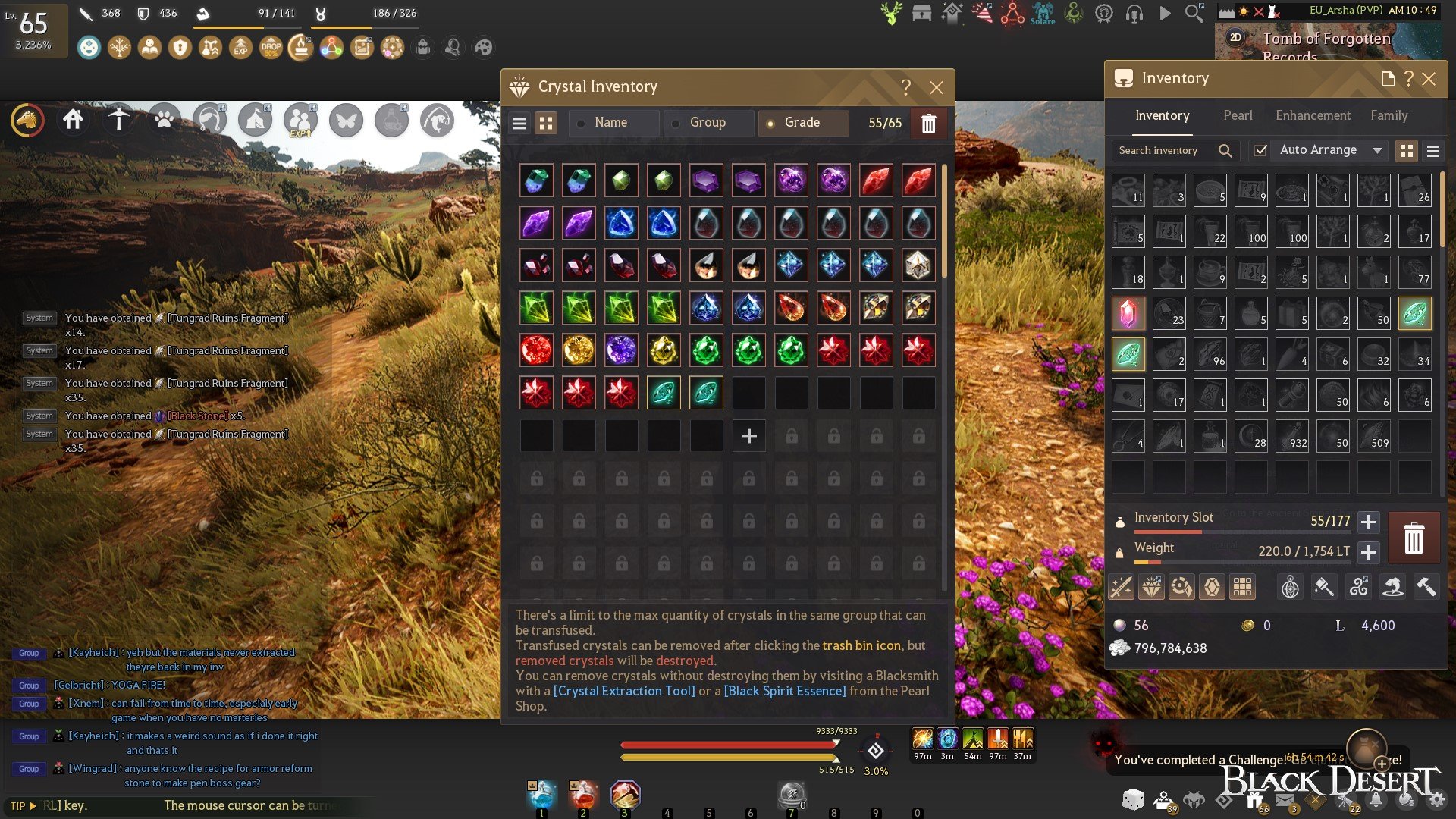Close the Inventory window
The image size is (1456, 819).
pyautogui.click(x=1429, y=79)
